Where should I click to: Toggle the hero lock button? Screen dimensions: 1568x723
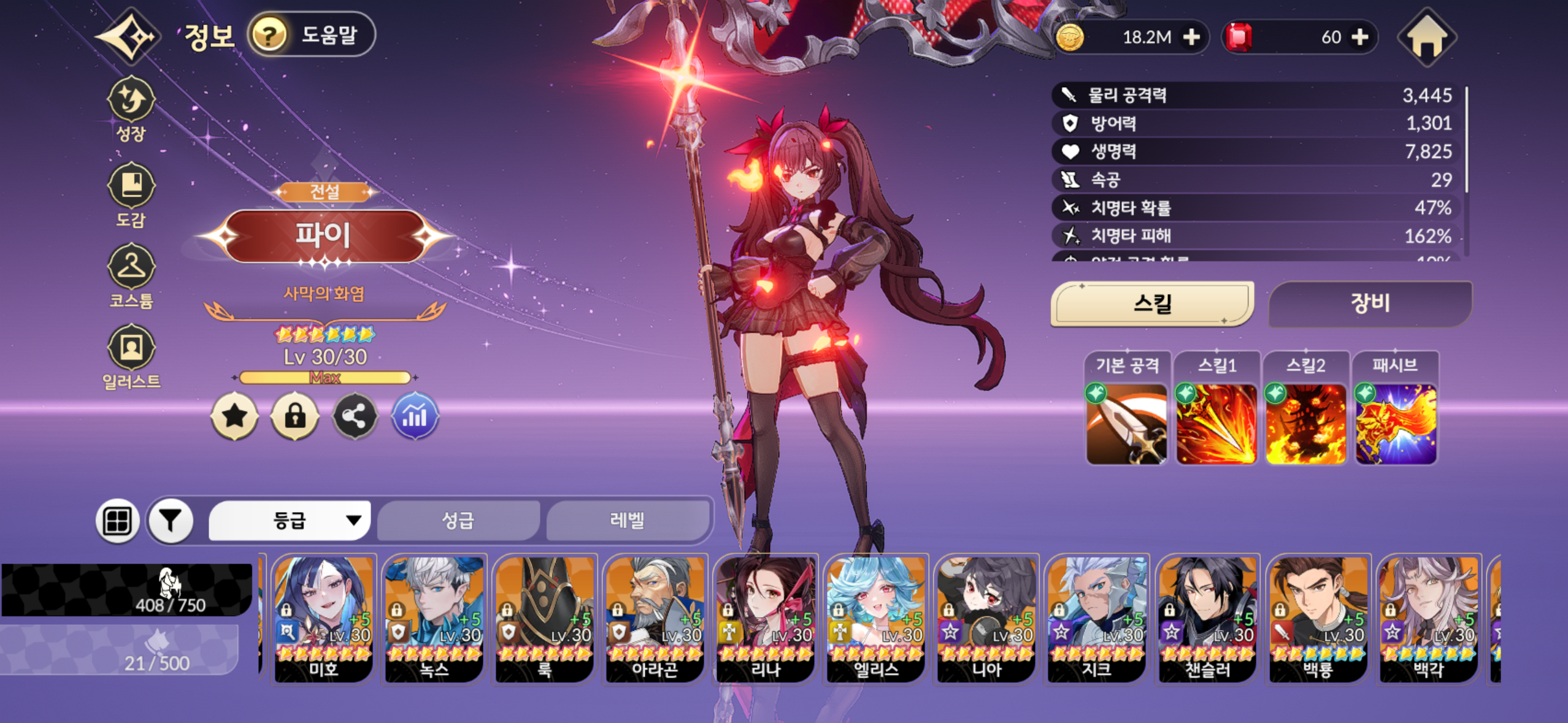(294, 417)
